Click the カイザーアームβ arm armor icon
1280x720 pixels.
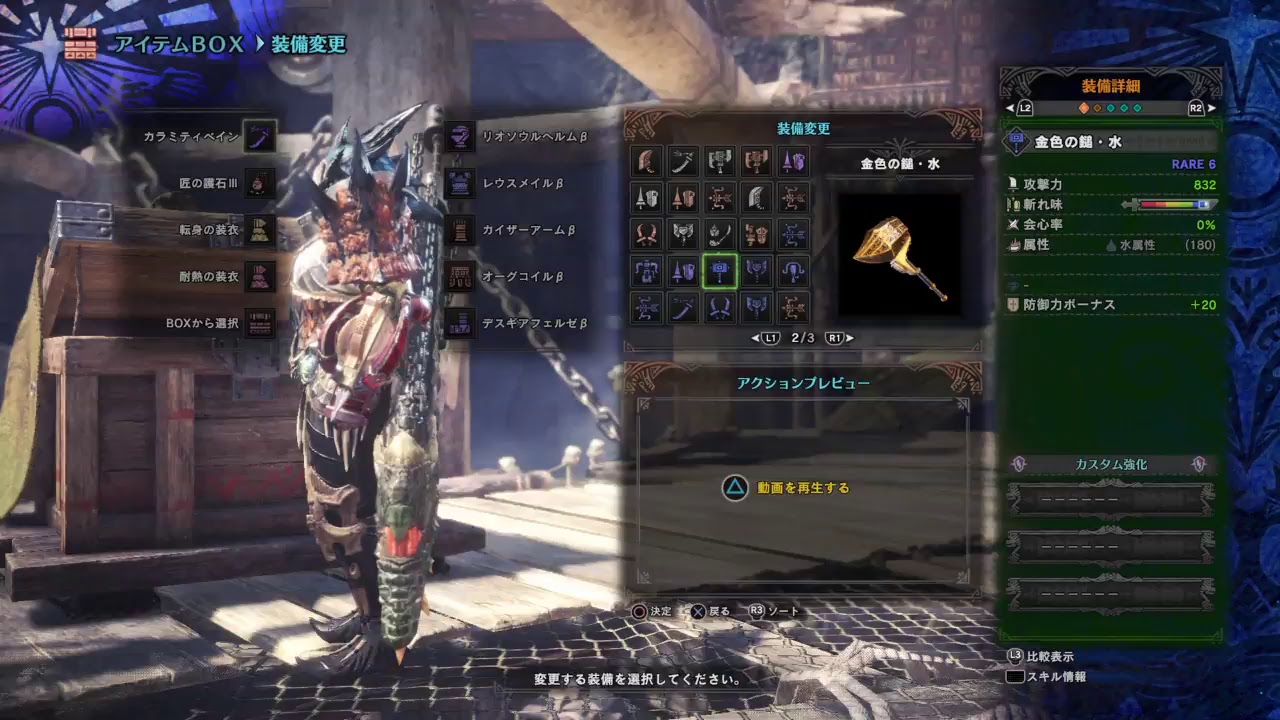458,230
